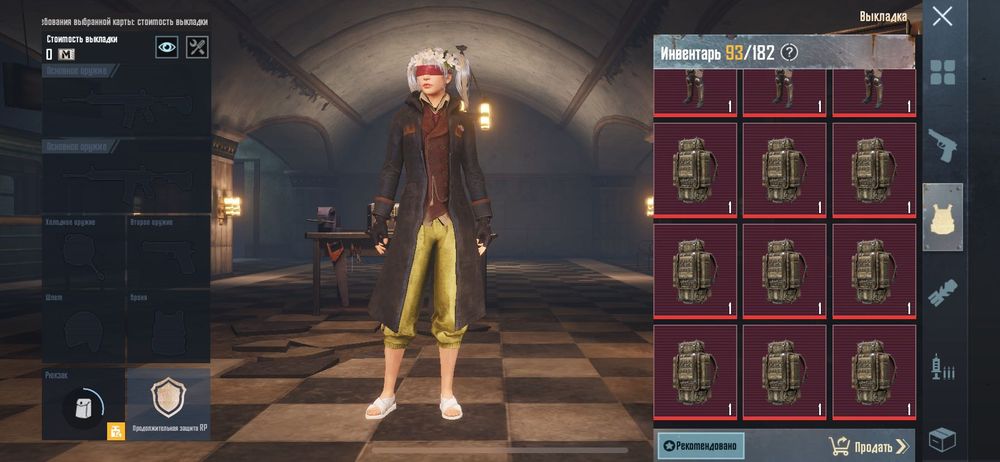Open the crossed tools icon
The width and height of the screenshot is (1000, 462).
[197, 47]
